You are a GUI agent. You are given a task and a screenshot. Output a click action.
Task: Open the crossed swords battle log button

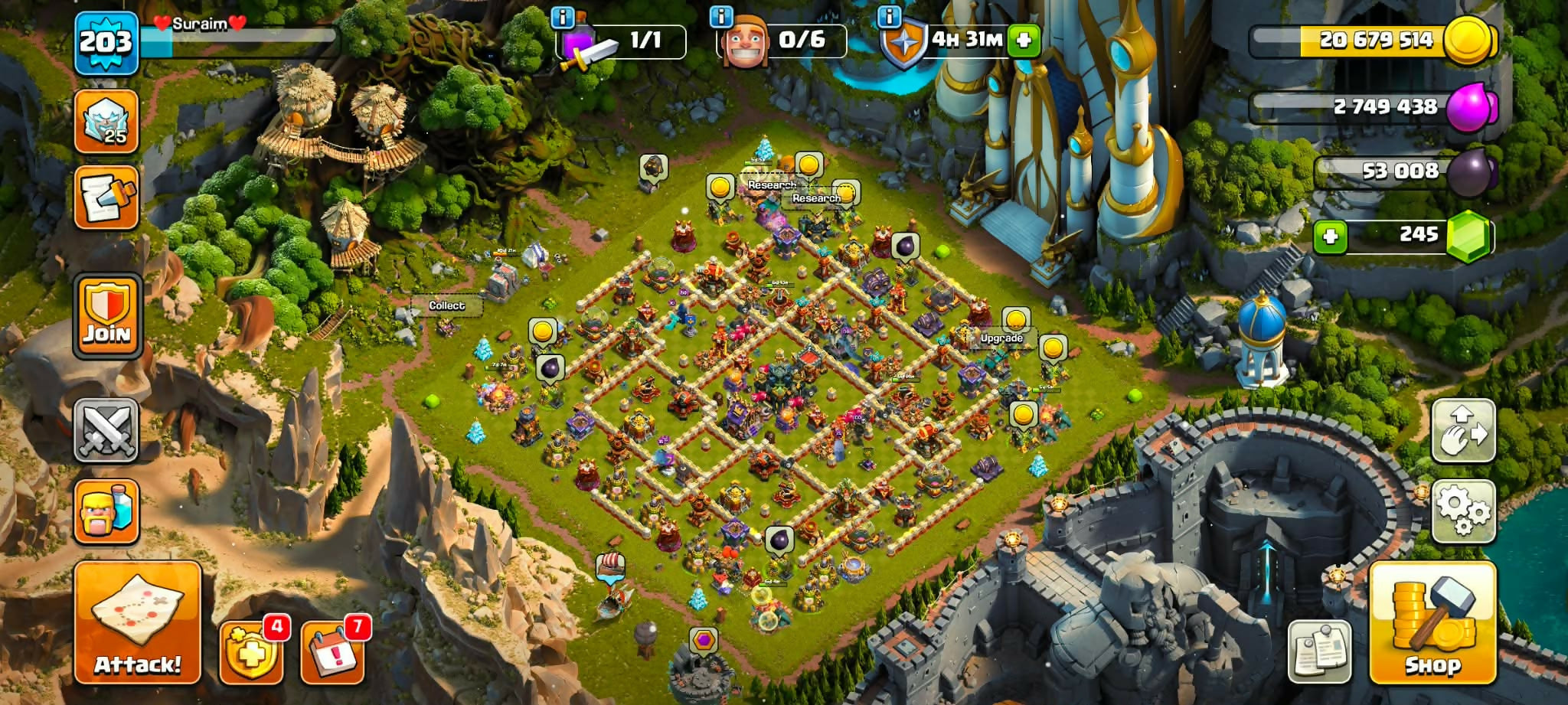coord(106,430)
